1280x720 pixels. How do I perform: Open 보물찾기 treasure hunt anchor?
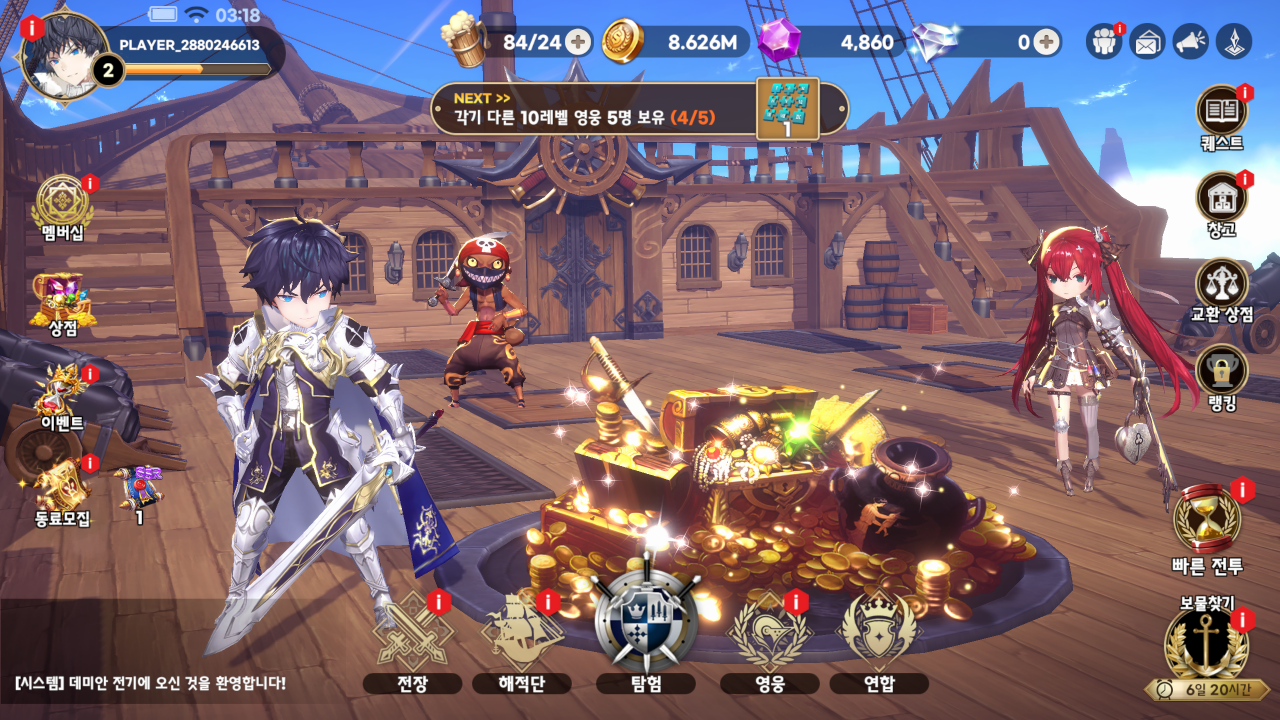1206,645
